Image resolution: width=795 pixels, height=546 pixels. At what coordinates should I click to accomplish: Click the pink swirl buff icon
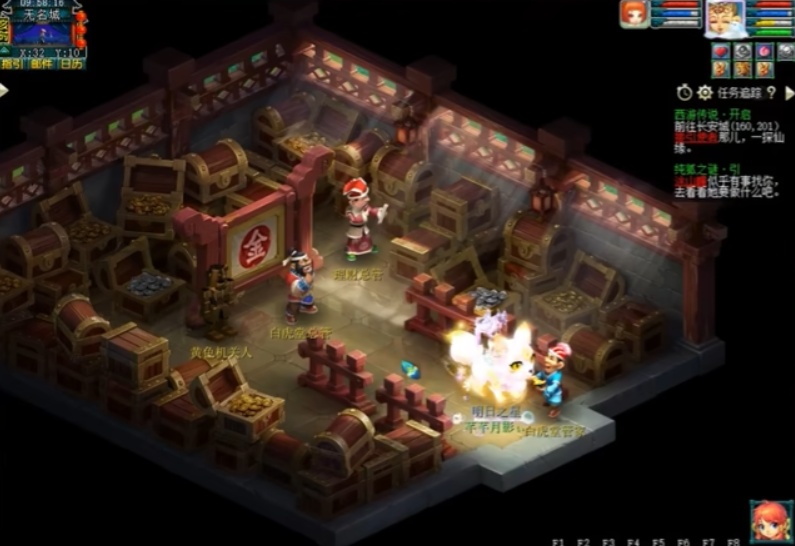(764, 51)
